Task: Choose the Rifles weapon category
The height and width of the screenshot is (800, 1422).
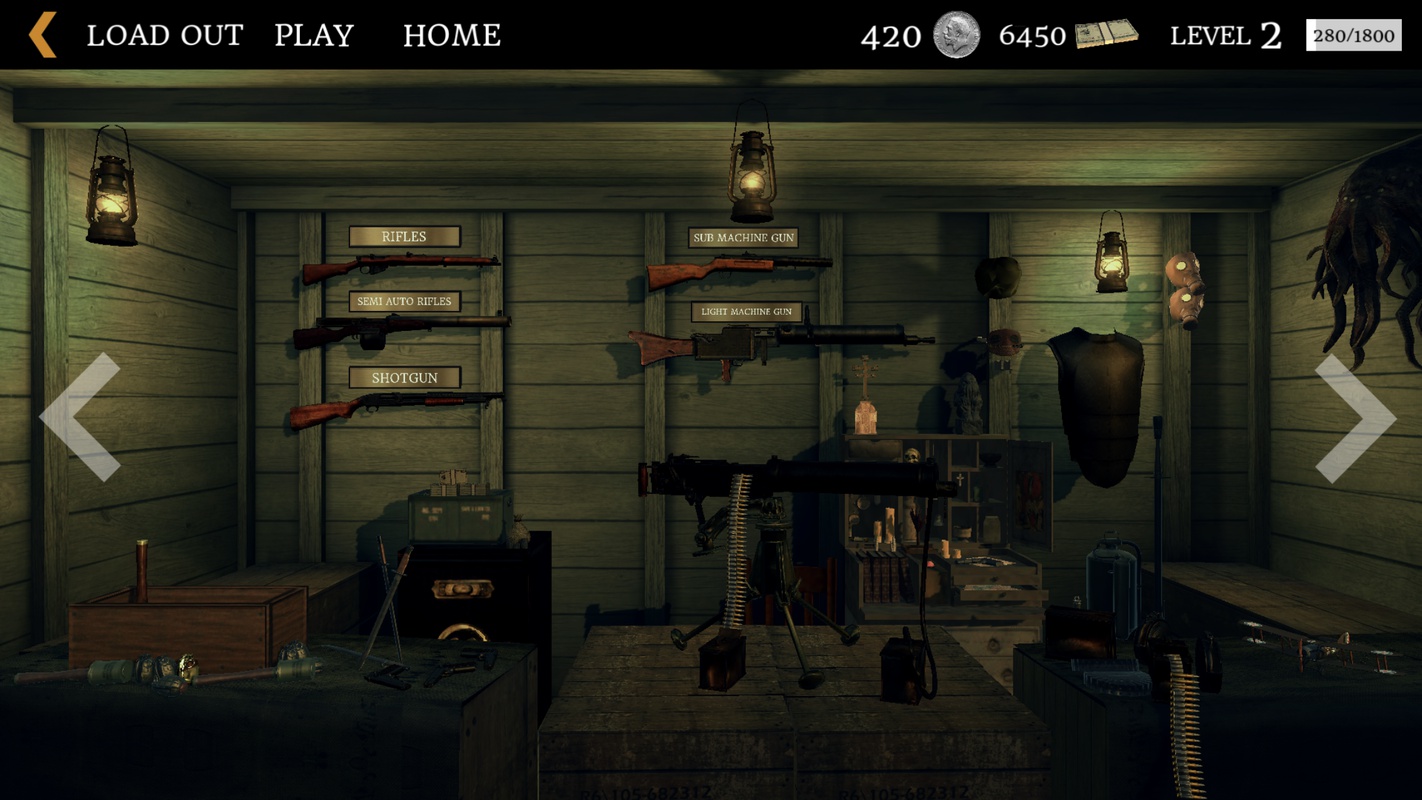Action: click(404, 237)
